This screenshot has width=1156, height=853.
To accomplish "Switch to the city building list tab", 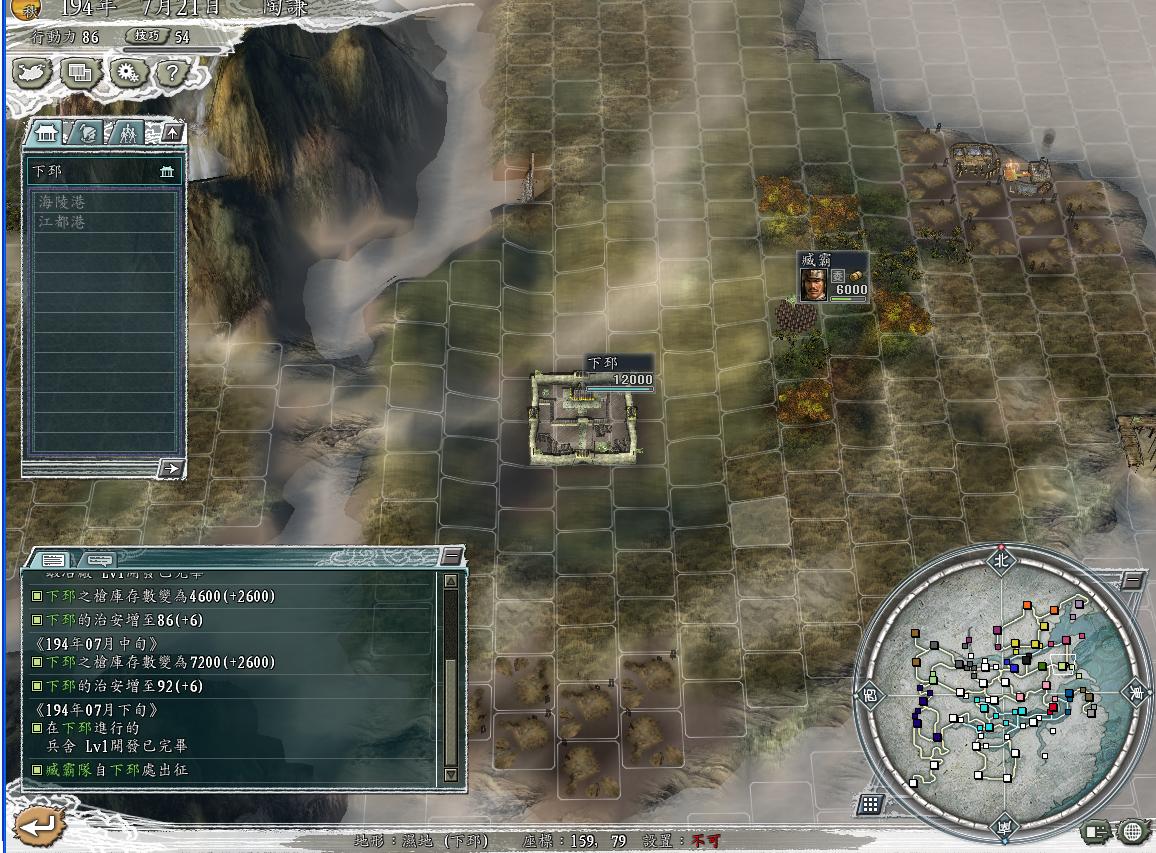I will click(x=47, y=132).
